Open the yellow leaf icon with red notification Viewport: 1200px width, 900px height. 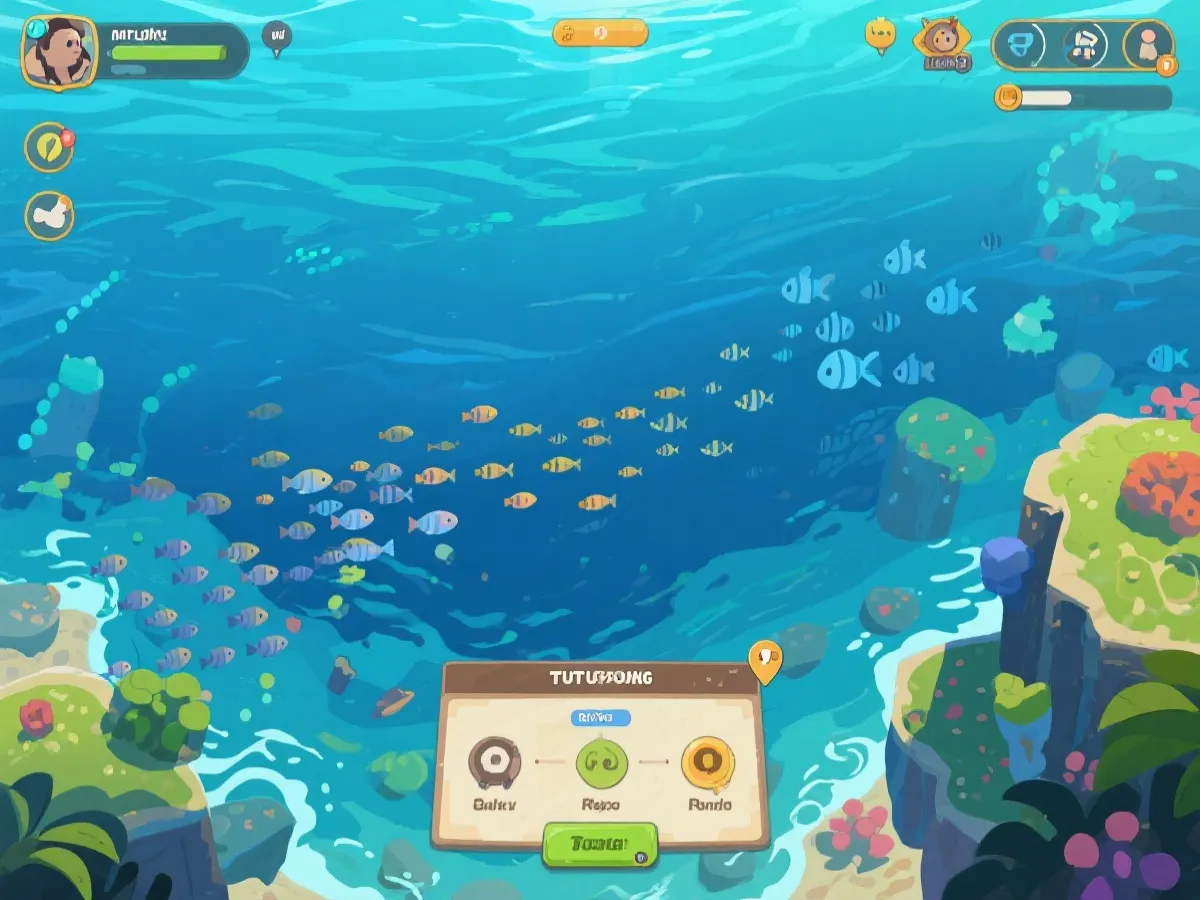point(48,147)
